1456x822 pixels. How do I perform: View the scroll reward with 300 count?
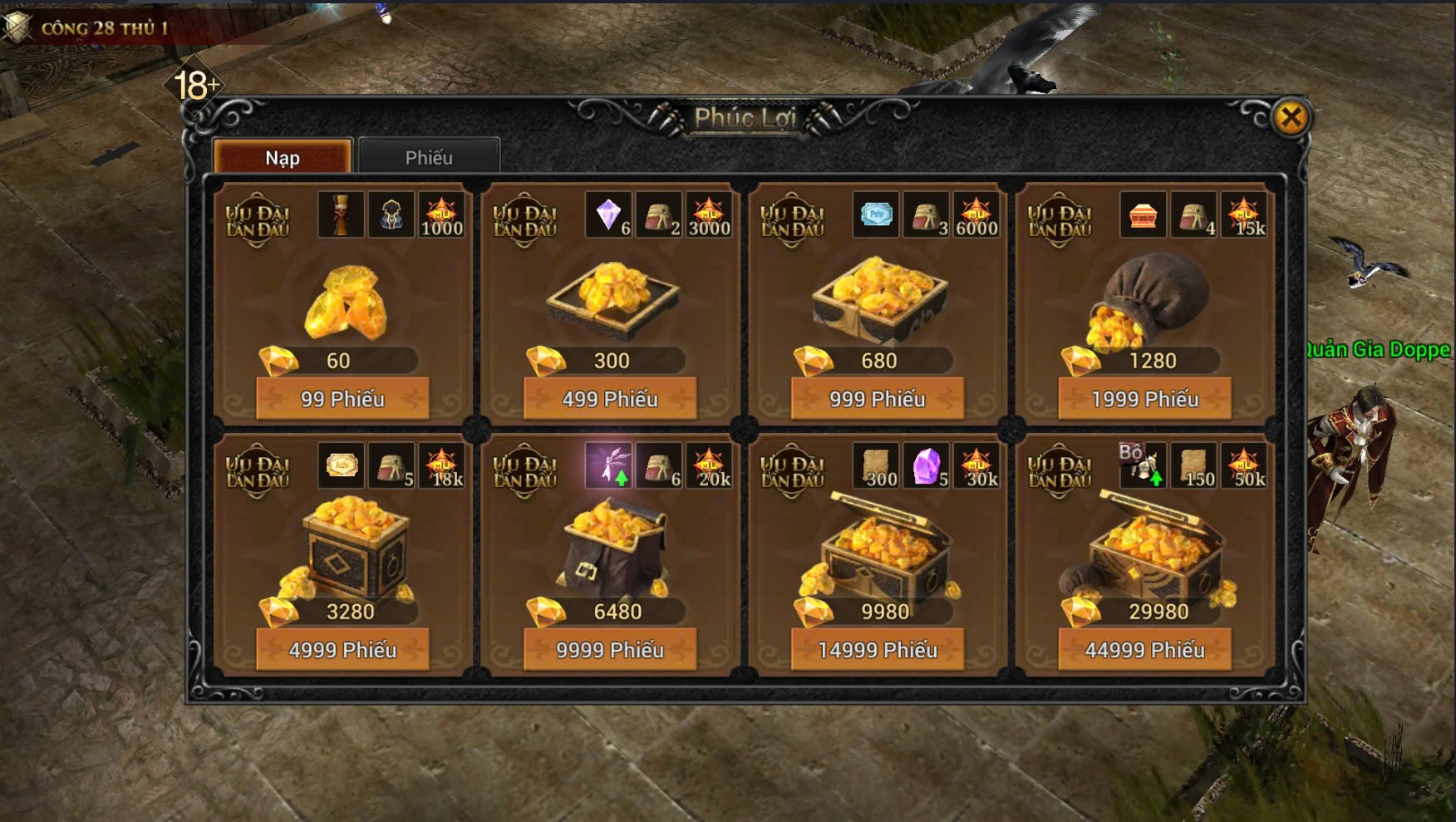(x=877, y=466)
